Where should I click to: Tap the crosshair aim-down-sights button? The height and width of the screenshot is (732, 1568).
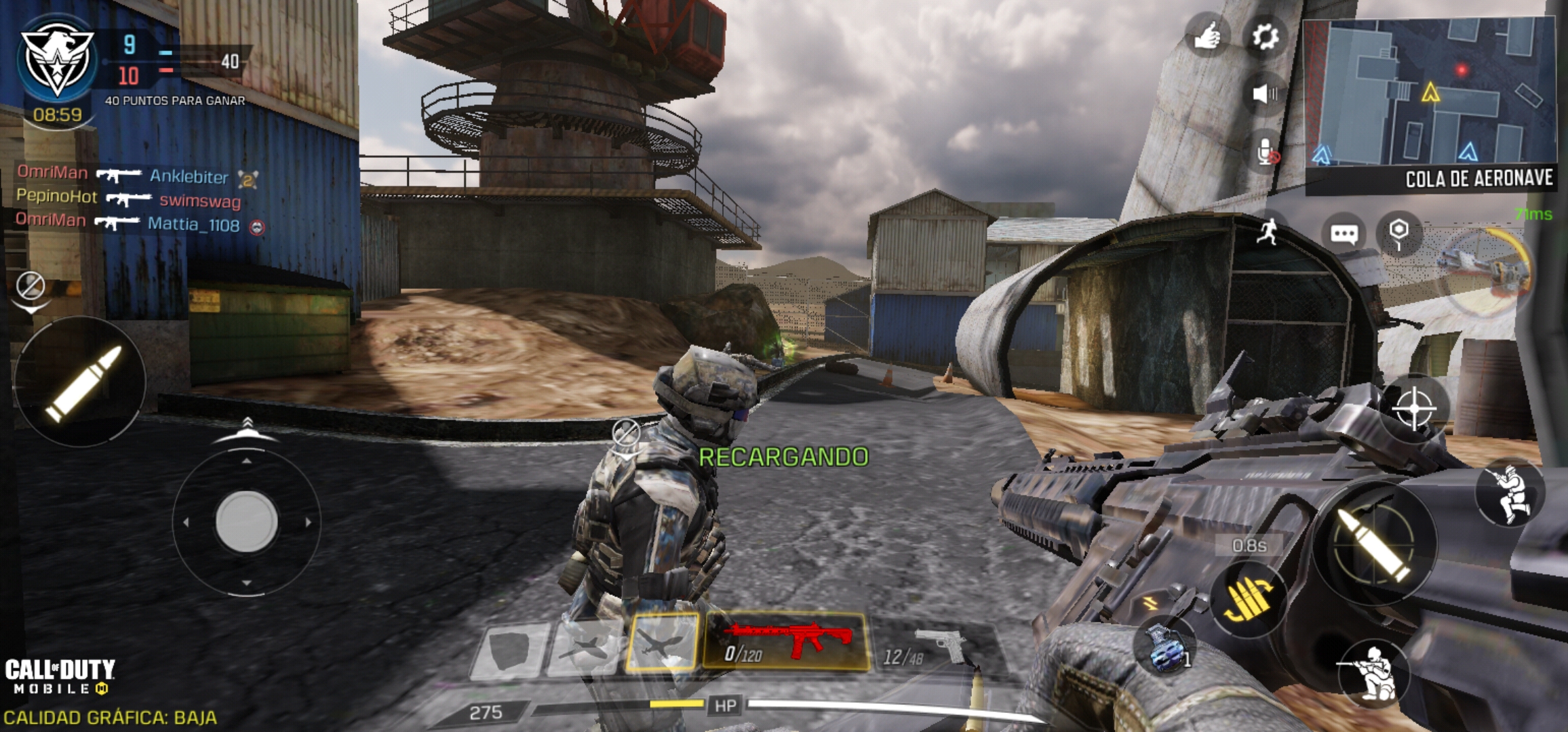tap(1414, 408)
